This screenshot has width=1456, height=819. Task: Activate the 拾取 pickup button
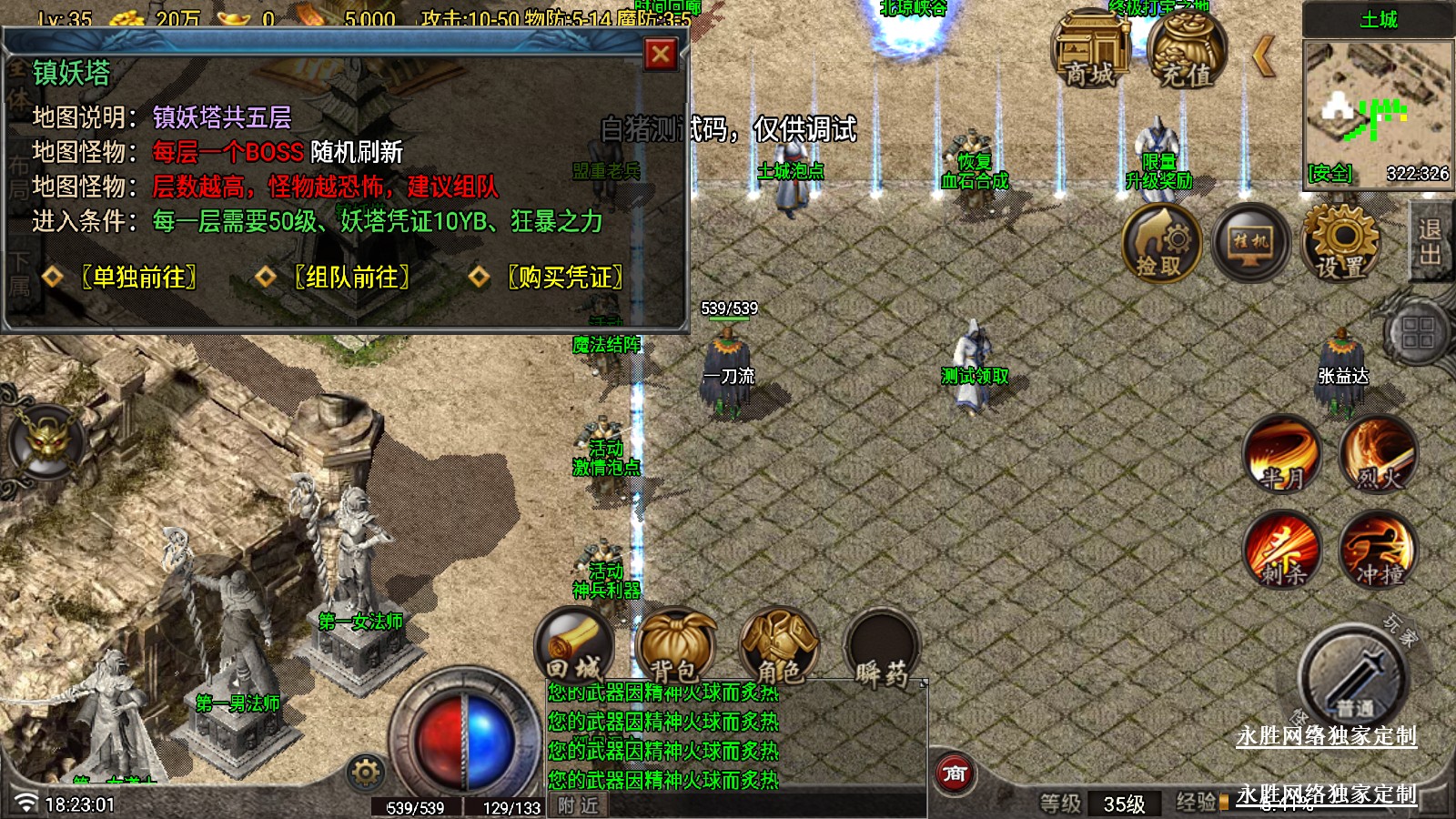pyautogui.click(x=1161, y=242)
